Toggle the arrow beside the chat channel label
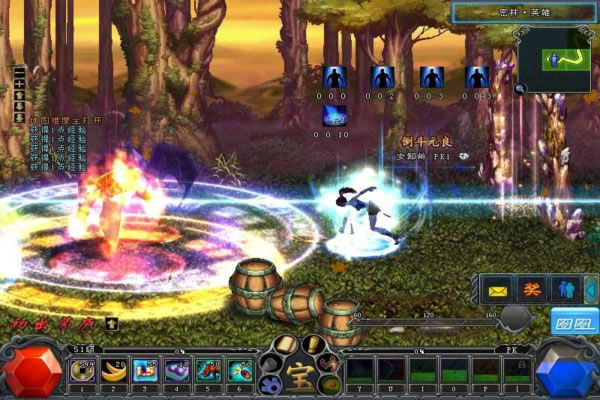 pyautogui.click(x=112, y=324)
